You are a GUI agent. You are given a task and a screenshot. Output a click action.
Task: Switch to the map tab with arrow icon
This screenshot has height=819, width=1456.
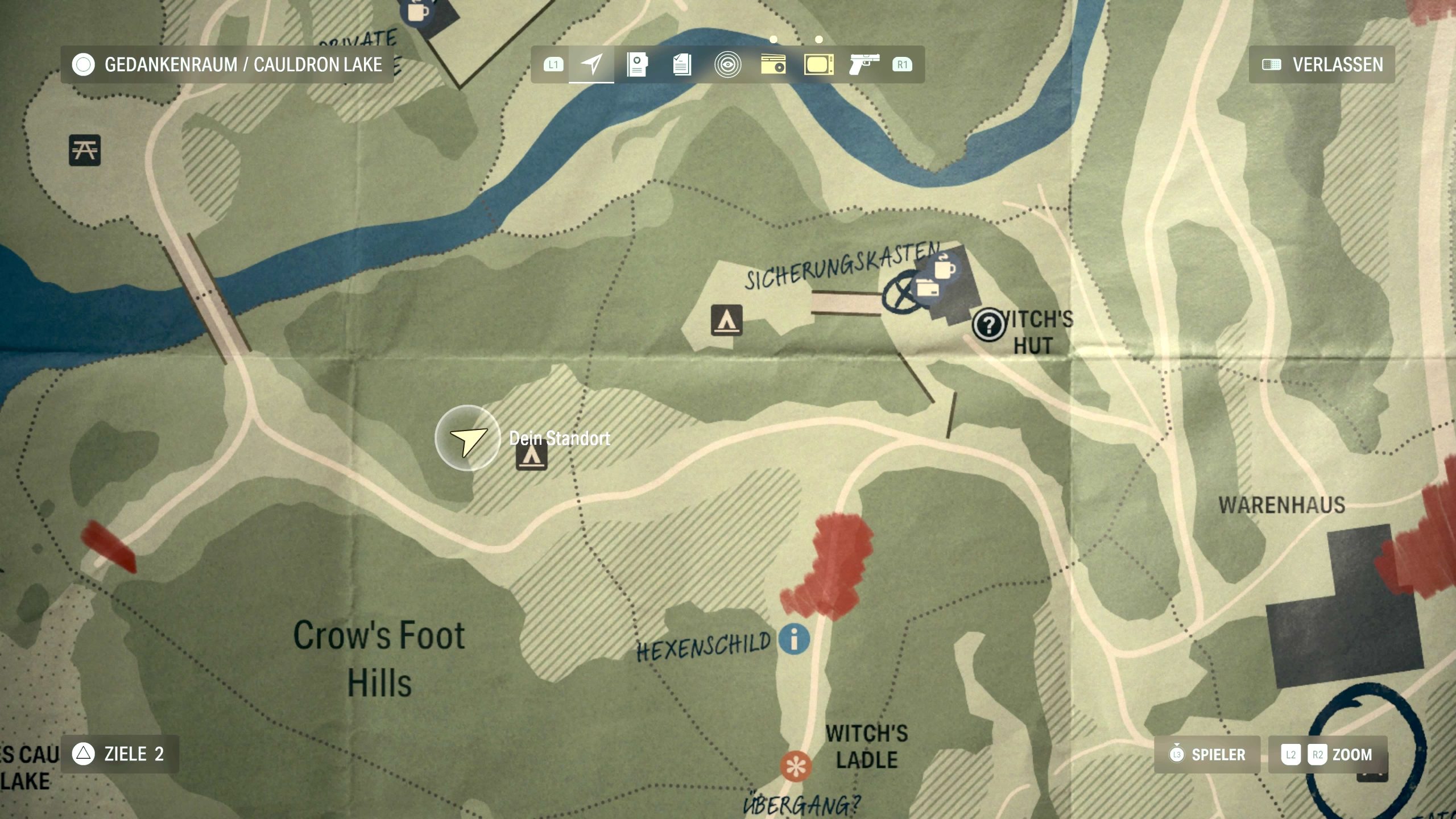pos(591,64)
